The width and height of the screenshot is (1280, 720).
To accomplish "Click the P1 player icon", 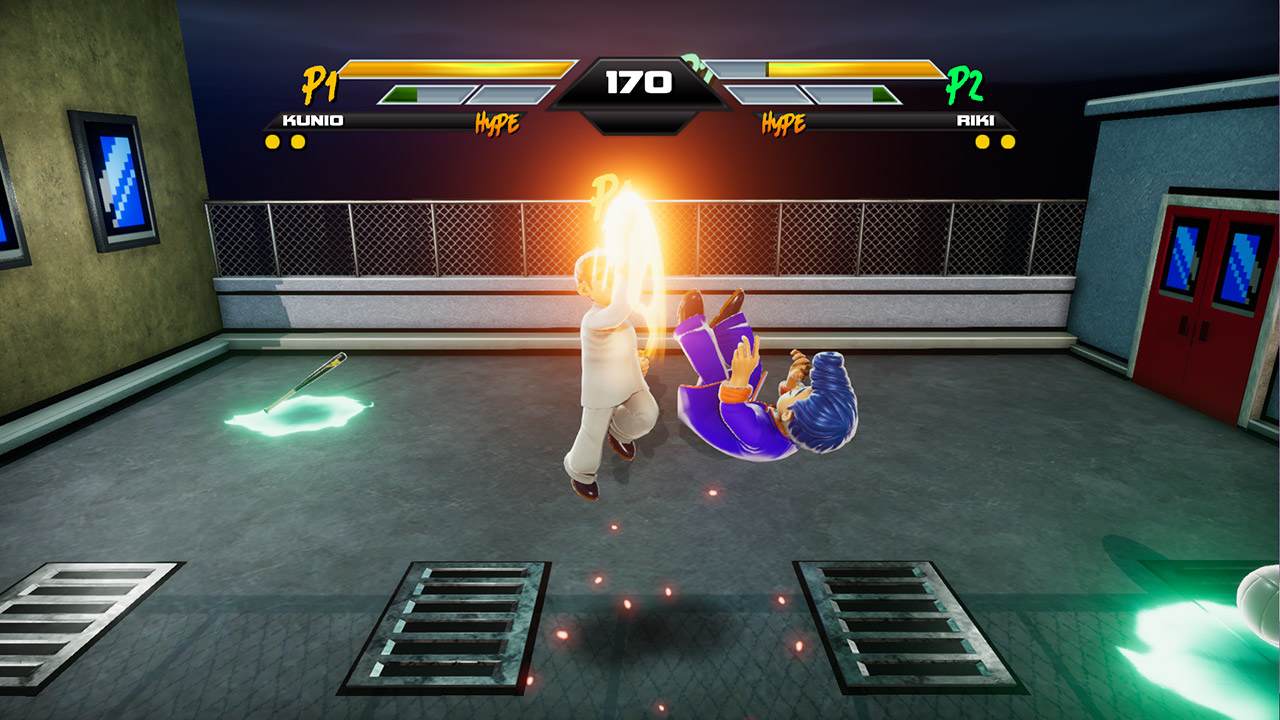I will coord(320,83).
